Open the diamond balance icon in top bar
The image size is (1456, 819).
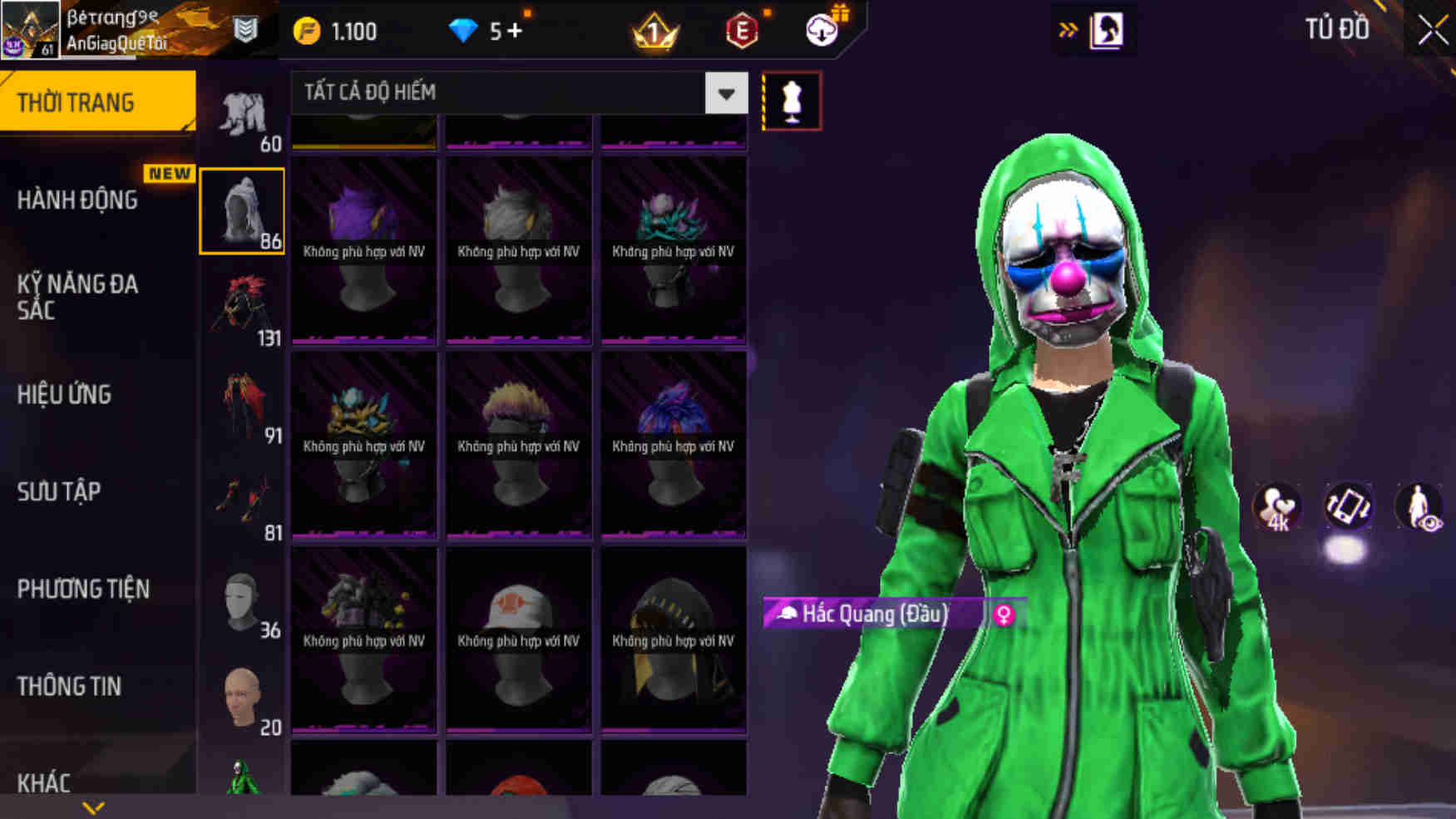pos(464,30)
